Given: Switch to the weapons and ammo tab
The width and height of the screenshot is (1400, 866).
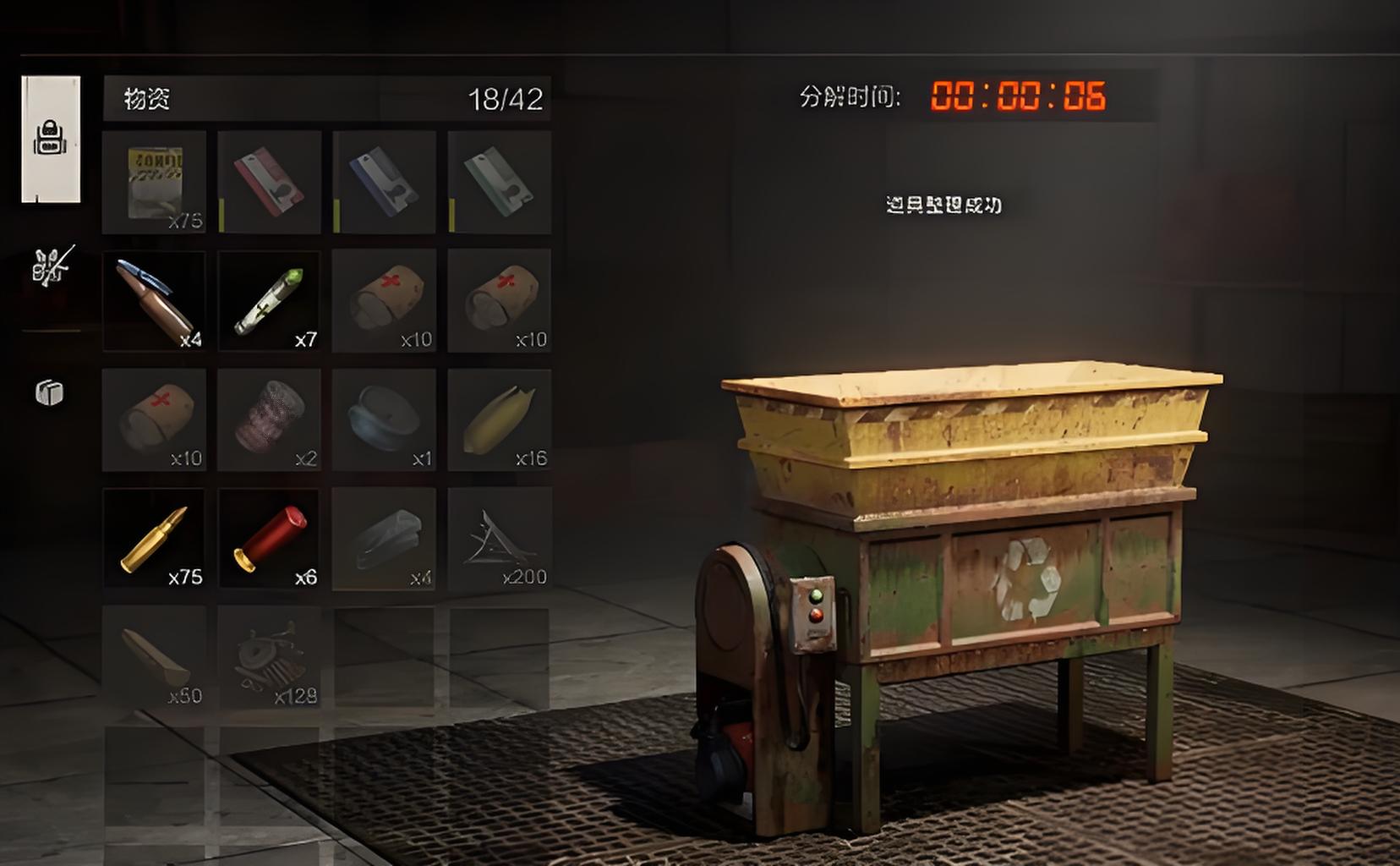Looking at the screenshot, I should (52, 266).
